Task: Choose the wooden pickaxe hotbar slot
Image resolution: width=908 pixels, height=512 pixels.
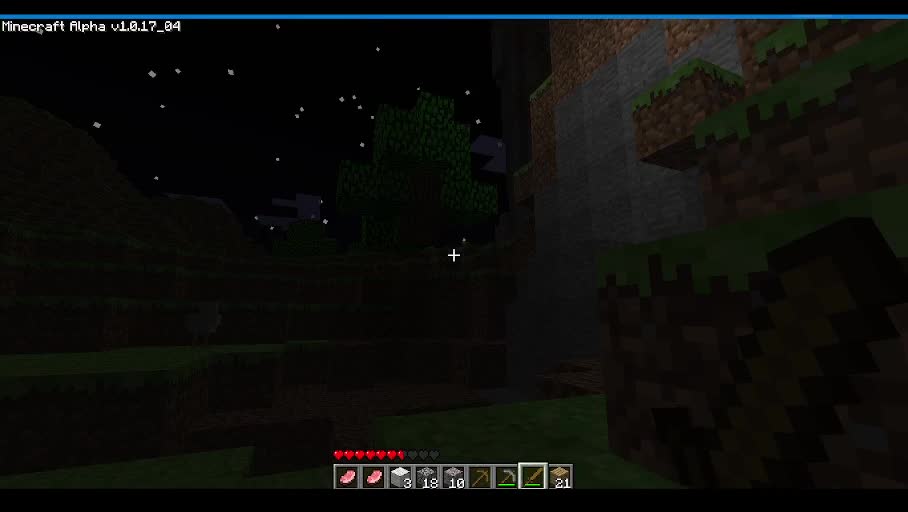Action: point(480,477)
